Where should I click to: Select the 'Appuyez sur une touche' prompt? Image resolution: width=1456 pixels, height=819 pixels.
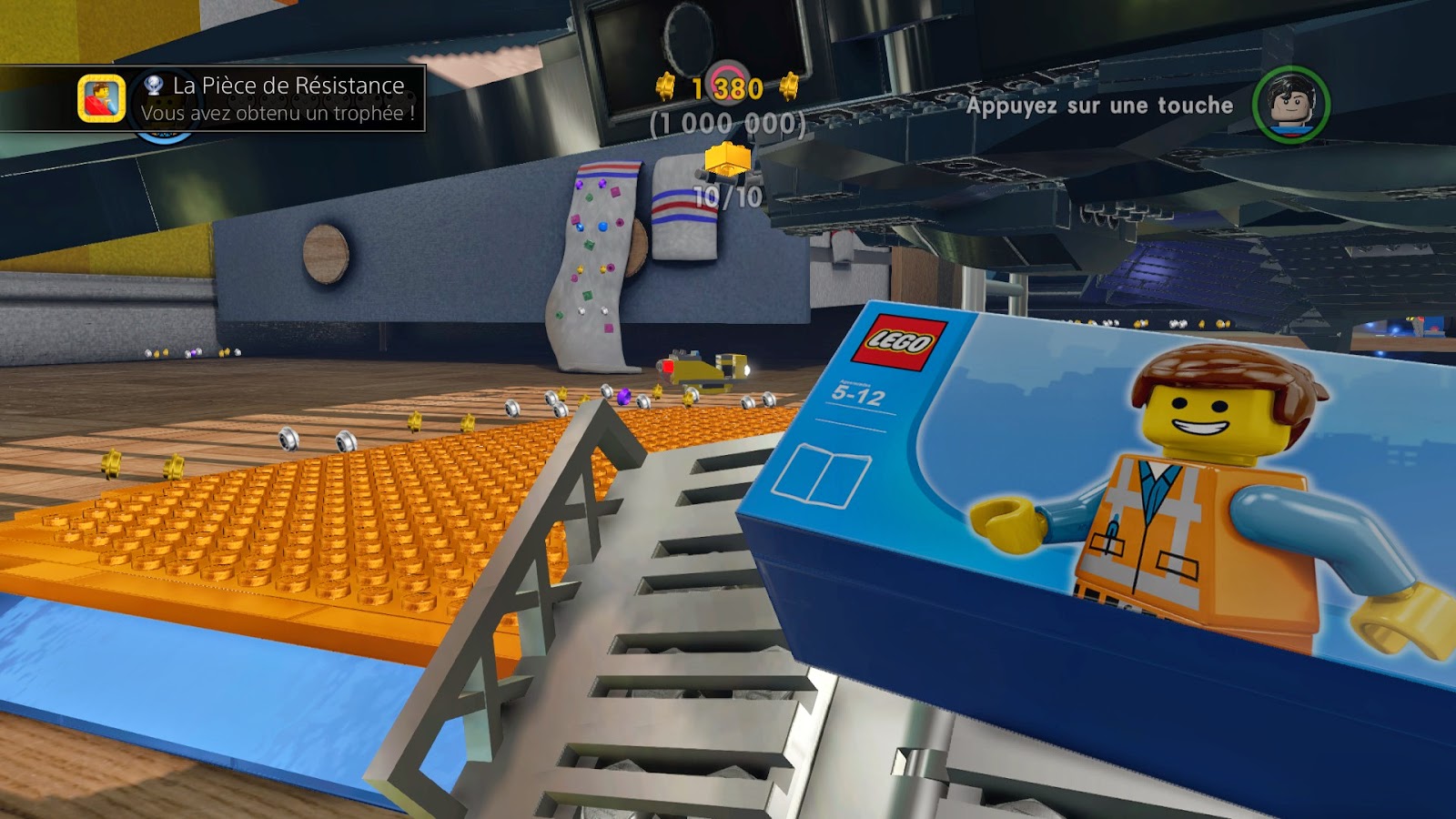[1101, 106]
